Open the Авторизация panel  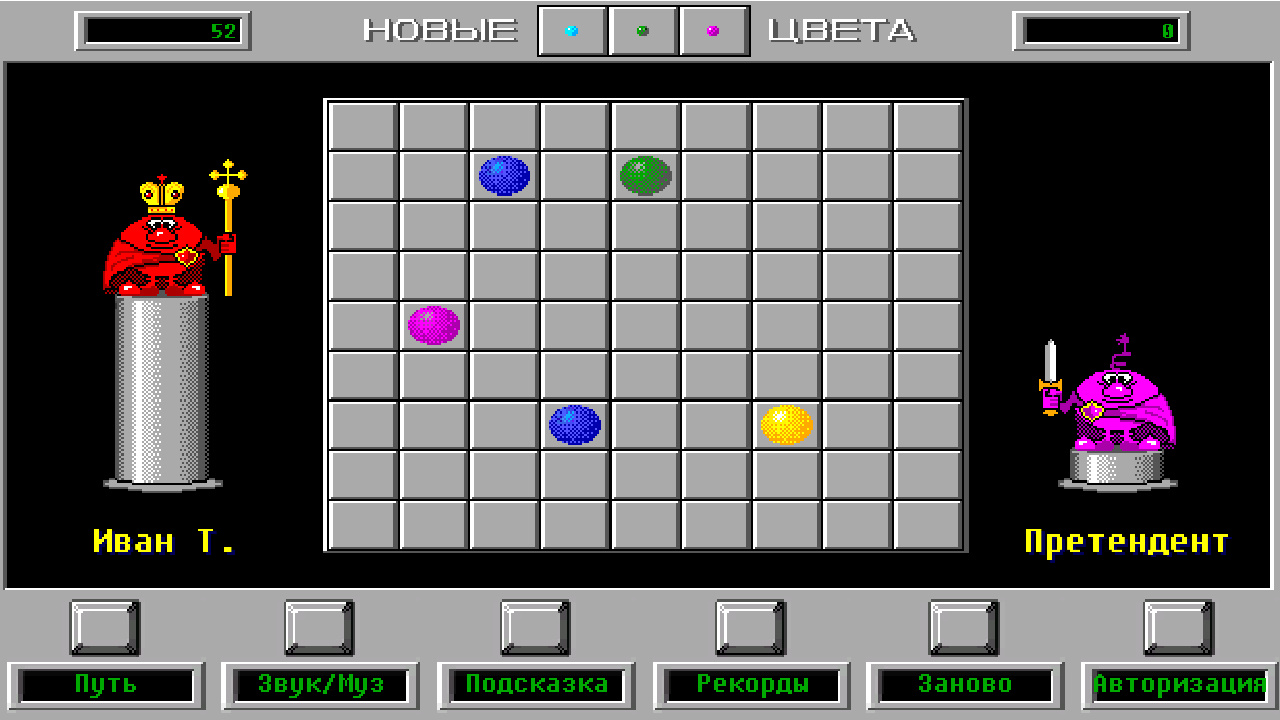click(x=1176, y=685)
